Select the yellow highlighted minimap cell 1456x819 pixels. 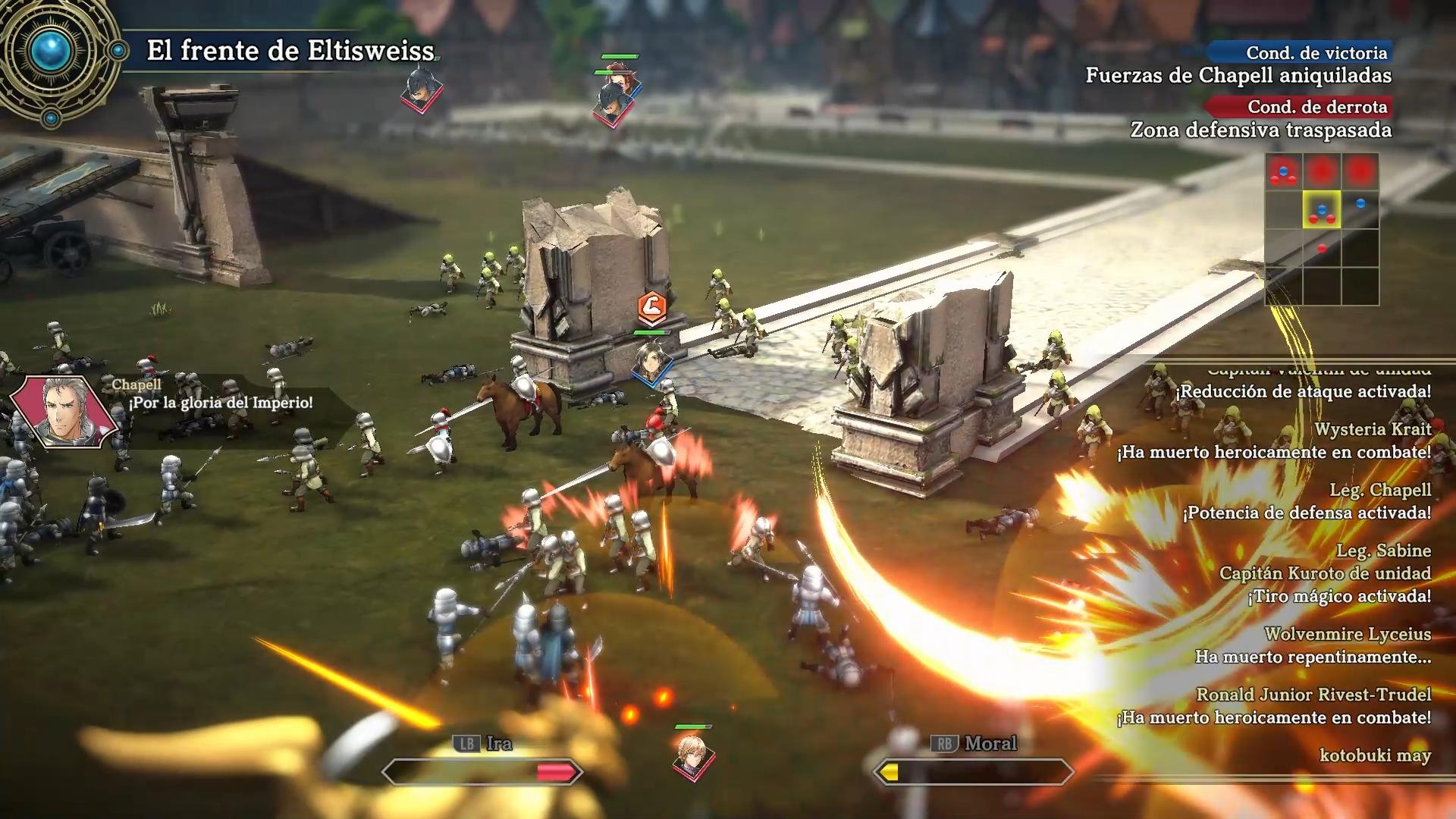tap(1322, 210)
